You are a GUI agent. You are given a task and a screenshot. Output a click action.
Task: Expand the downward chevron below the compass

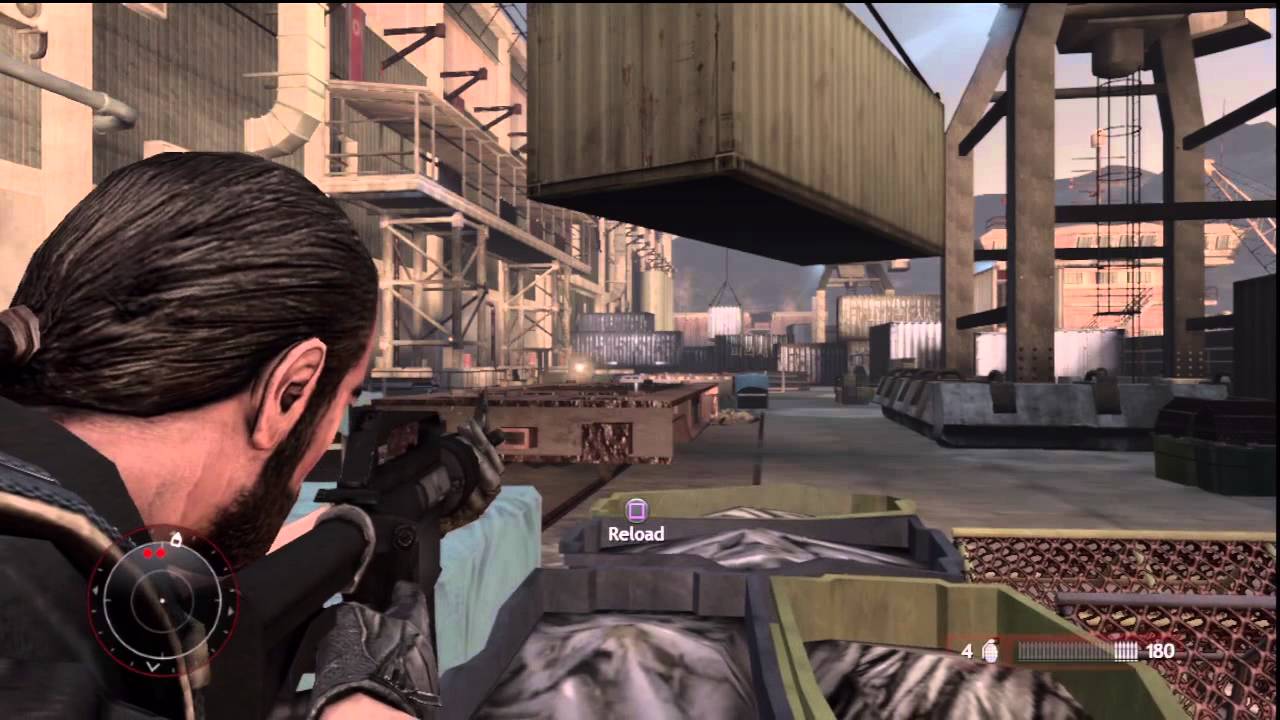pyautogui.click(x=152, y=665)
